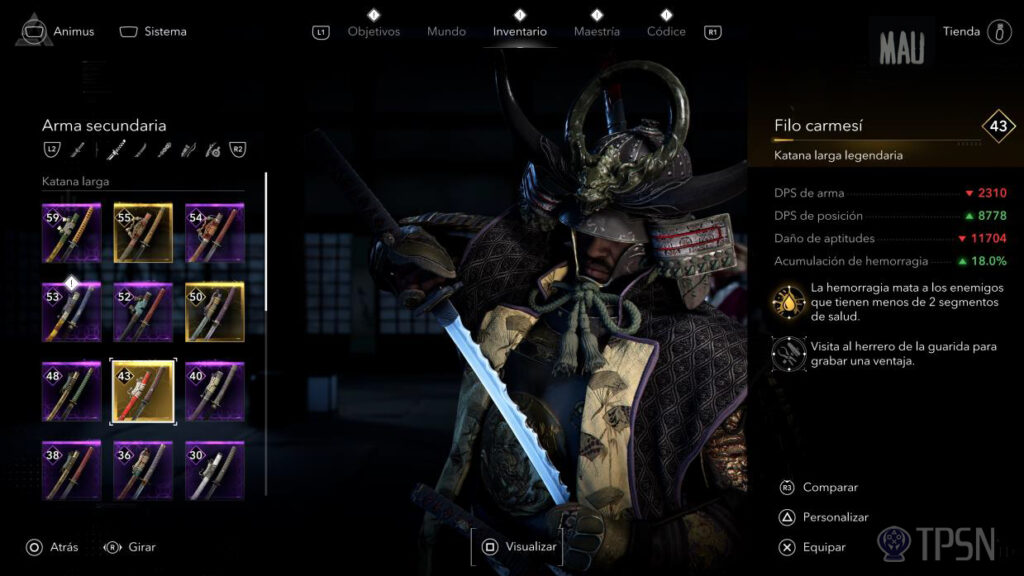This screenshot has width=1024, height=576.
Task: Select the level 40 katana slot
Action: 214,391
